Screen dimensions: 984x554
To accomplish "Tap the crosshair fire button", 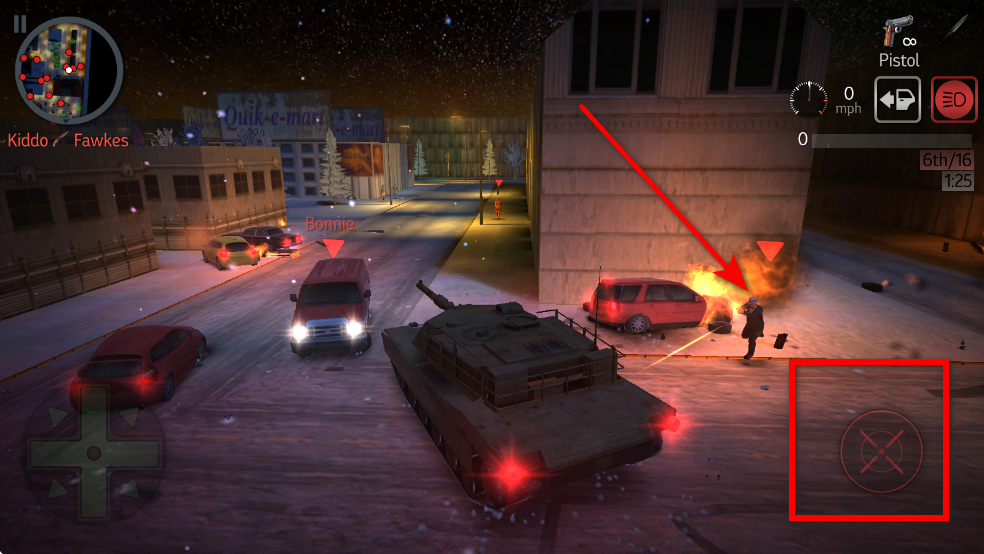I will [881, 451].
